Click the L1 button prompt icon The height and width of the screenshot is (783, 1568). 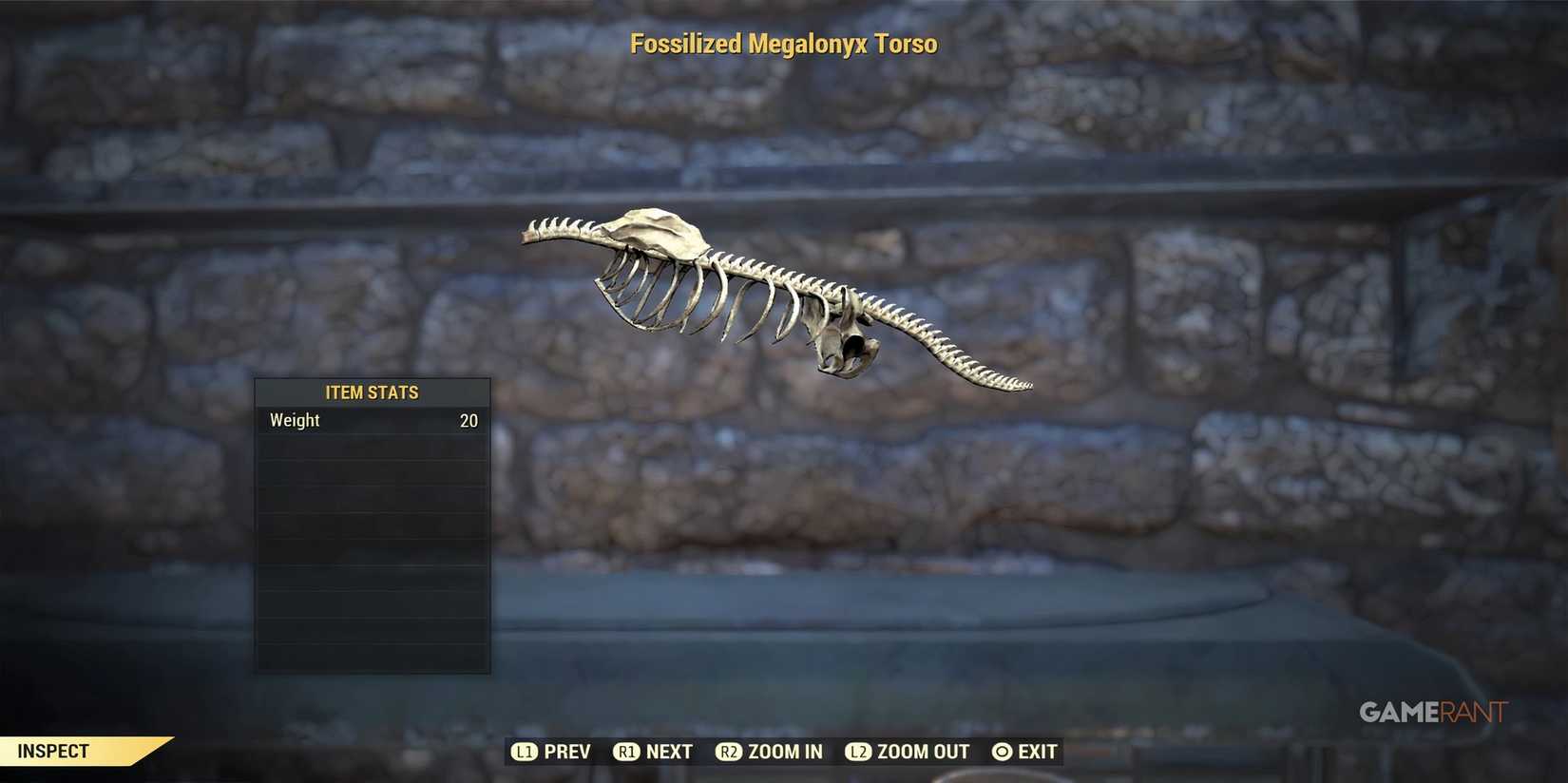coord(525,751)
